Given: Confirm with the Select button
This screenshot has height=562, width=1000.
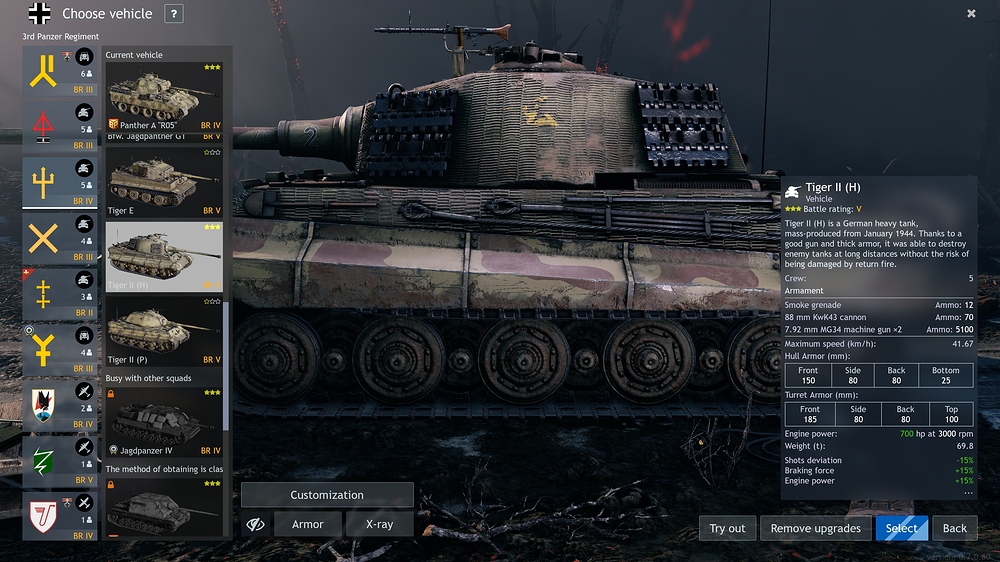Looking at the screenshot, I should coord(901,528).
